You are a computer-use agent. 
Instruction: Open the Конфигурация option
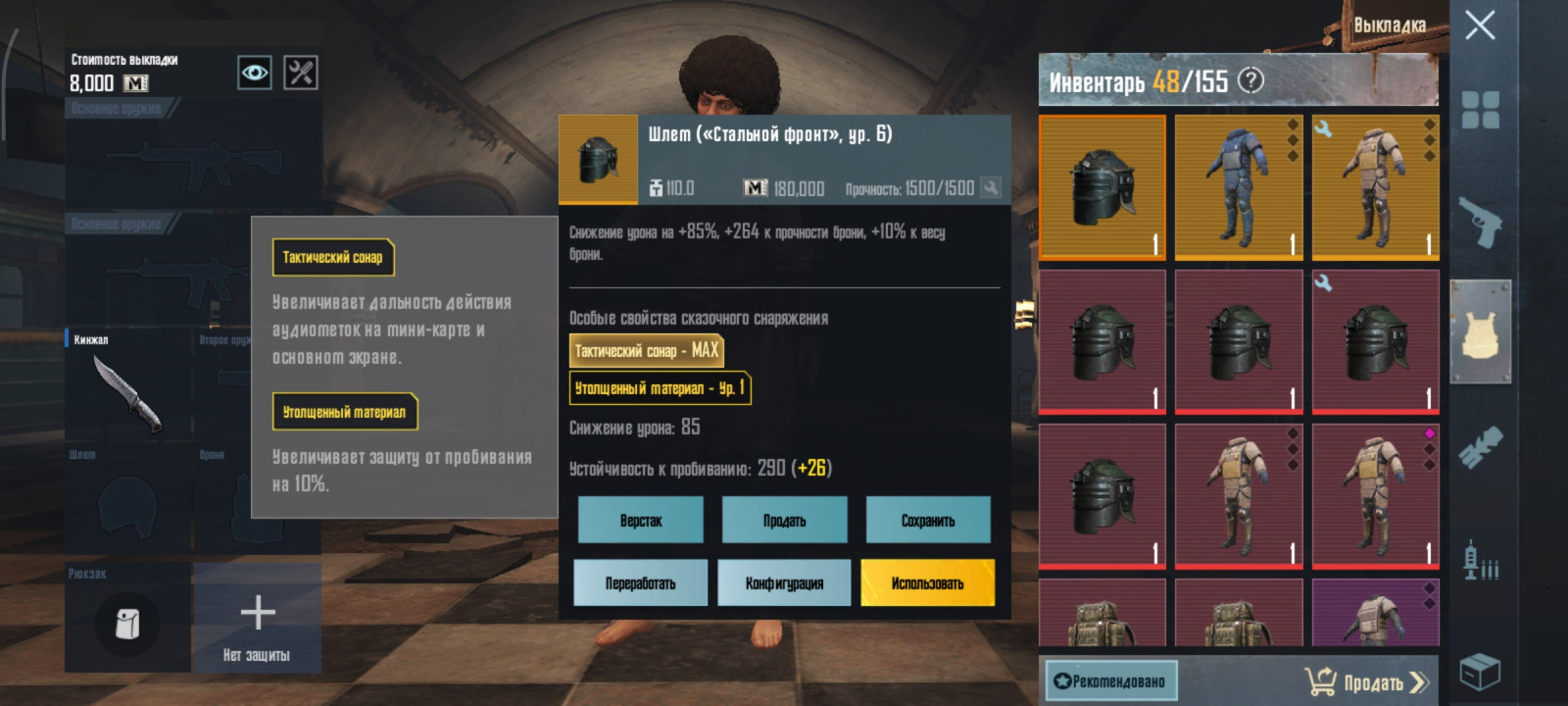784,583
